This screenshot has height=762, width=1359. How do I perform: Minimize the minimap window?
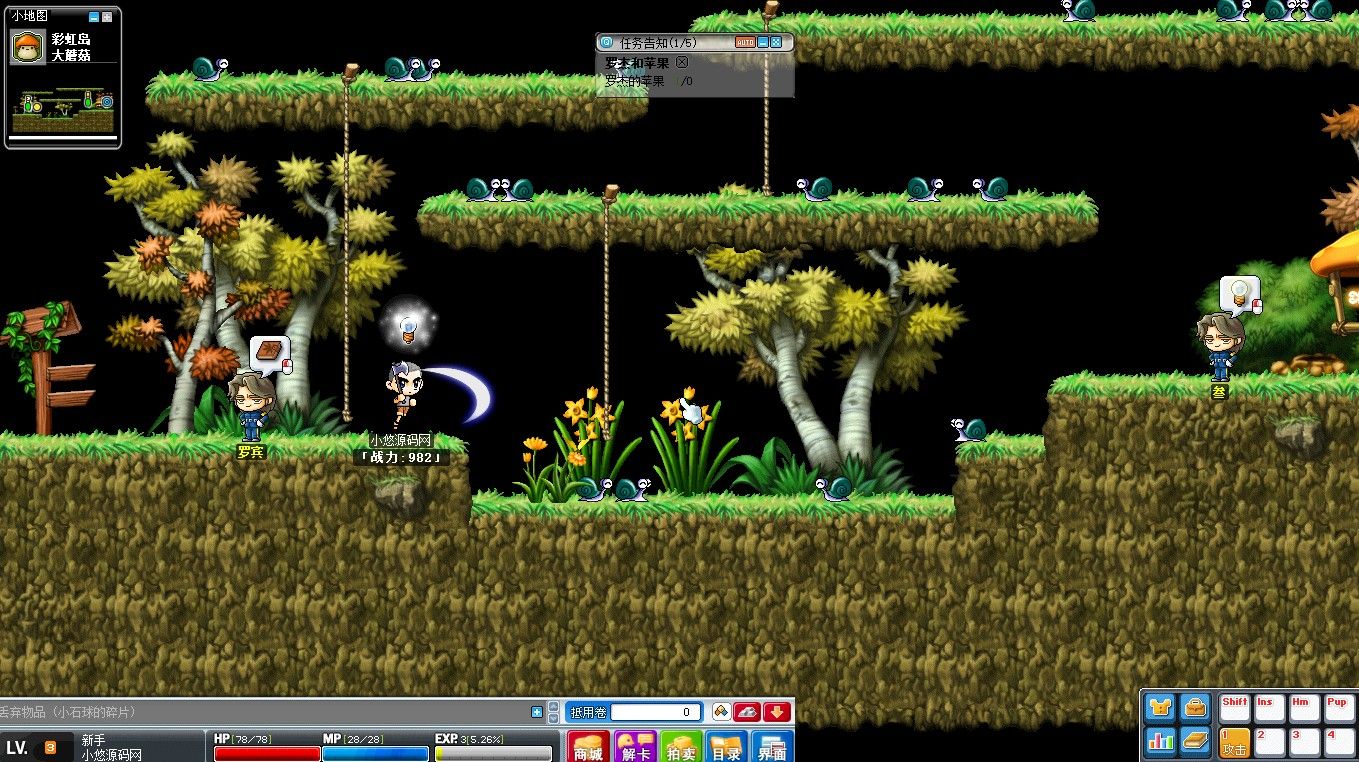click(94, 17)
